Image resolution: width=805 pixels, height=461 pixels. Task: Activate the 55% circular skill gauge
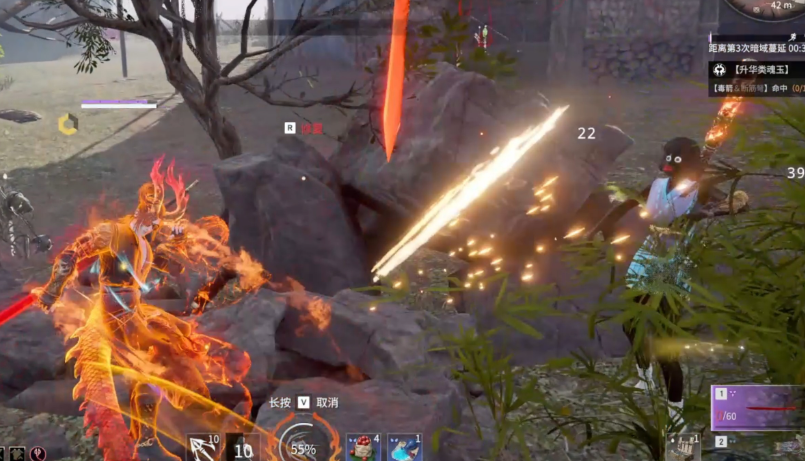point(302,443)
